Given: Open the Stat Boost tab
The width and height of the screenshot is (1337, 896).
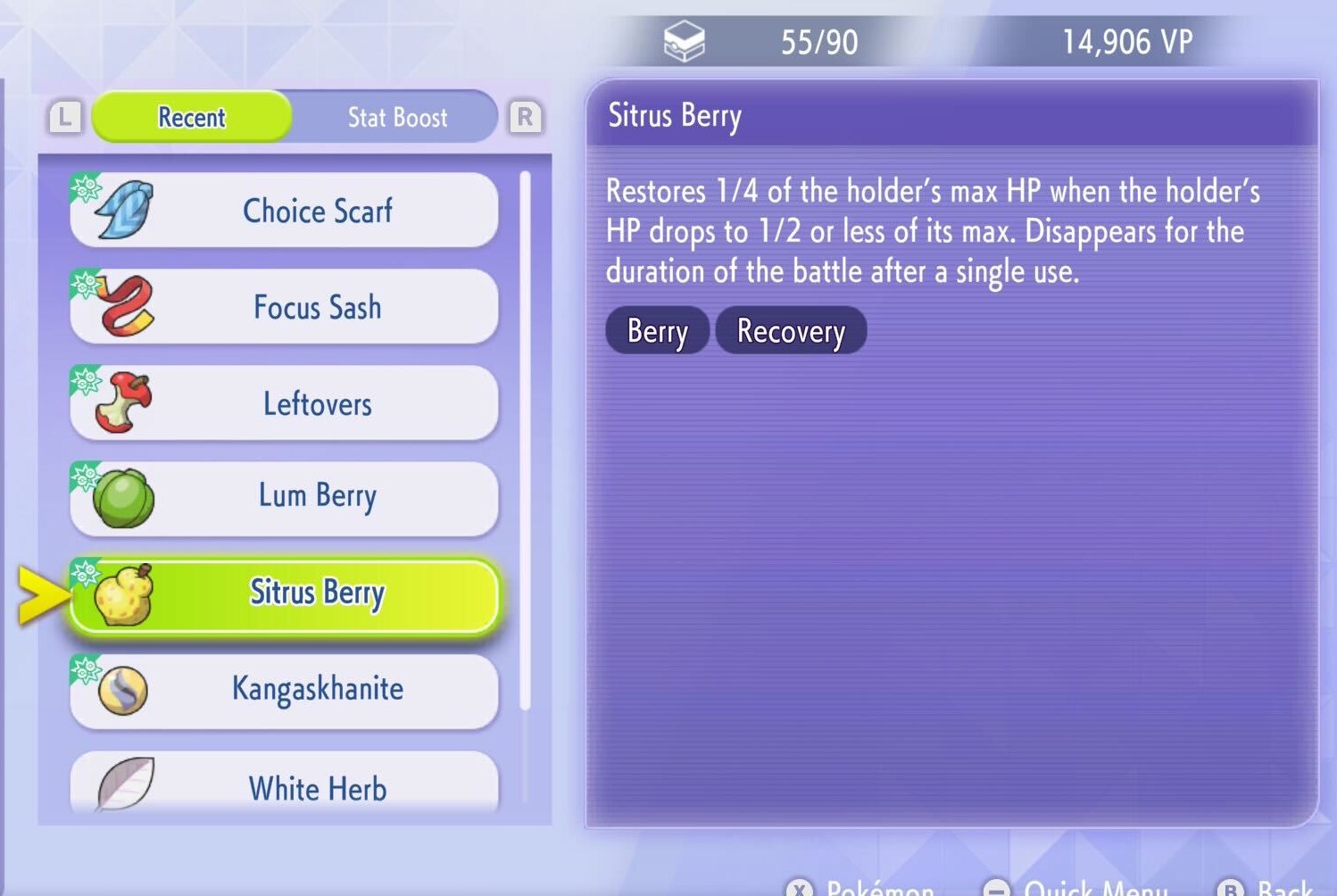Looking at the screenshot, I should [x=397, y=117].
